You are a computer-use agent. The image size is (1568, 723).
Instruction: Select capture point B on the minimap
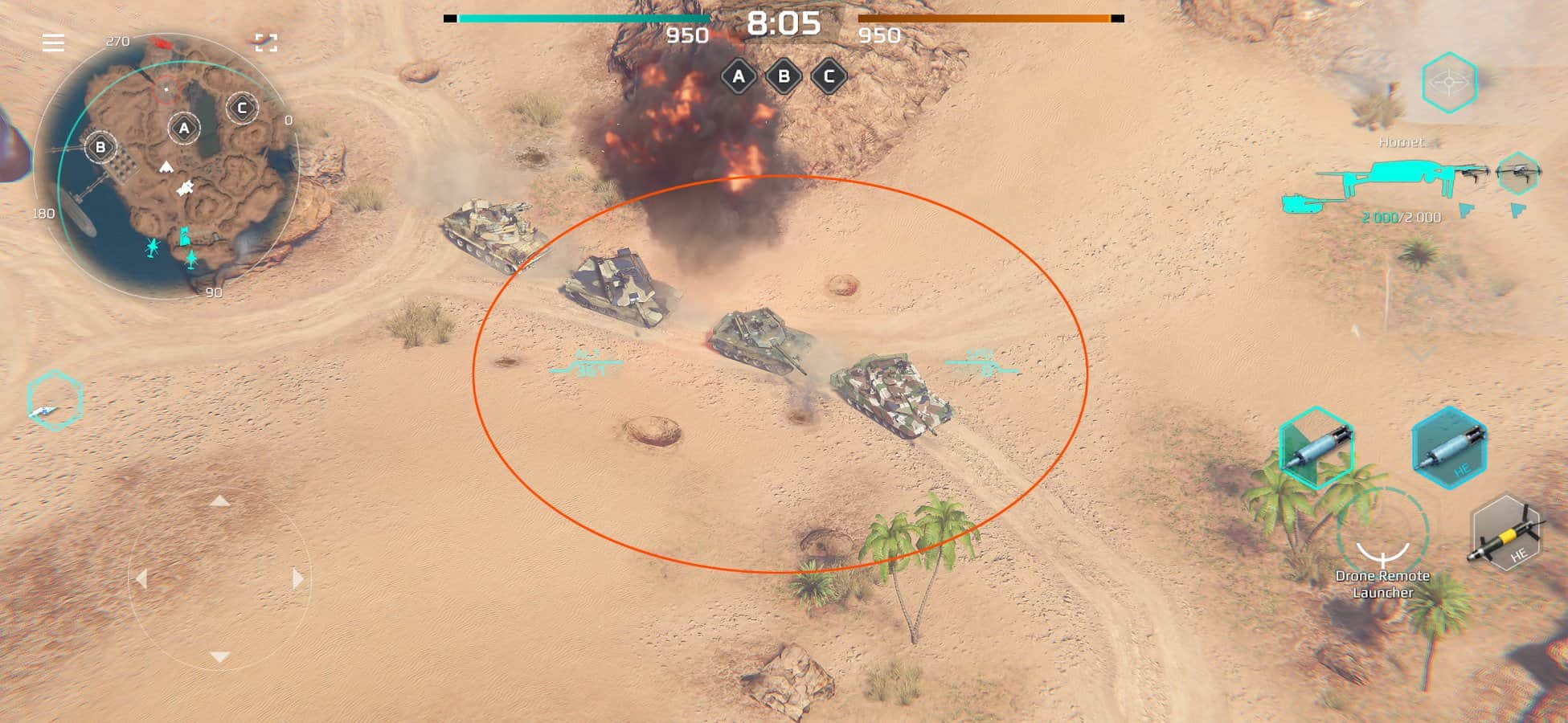tap(101, 147)
